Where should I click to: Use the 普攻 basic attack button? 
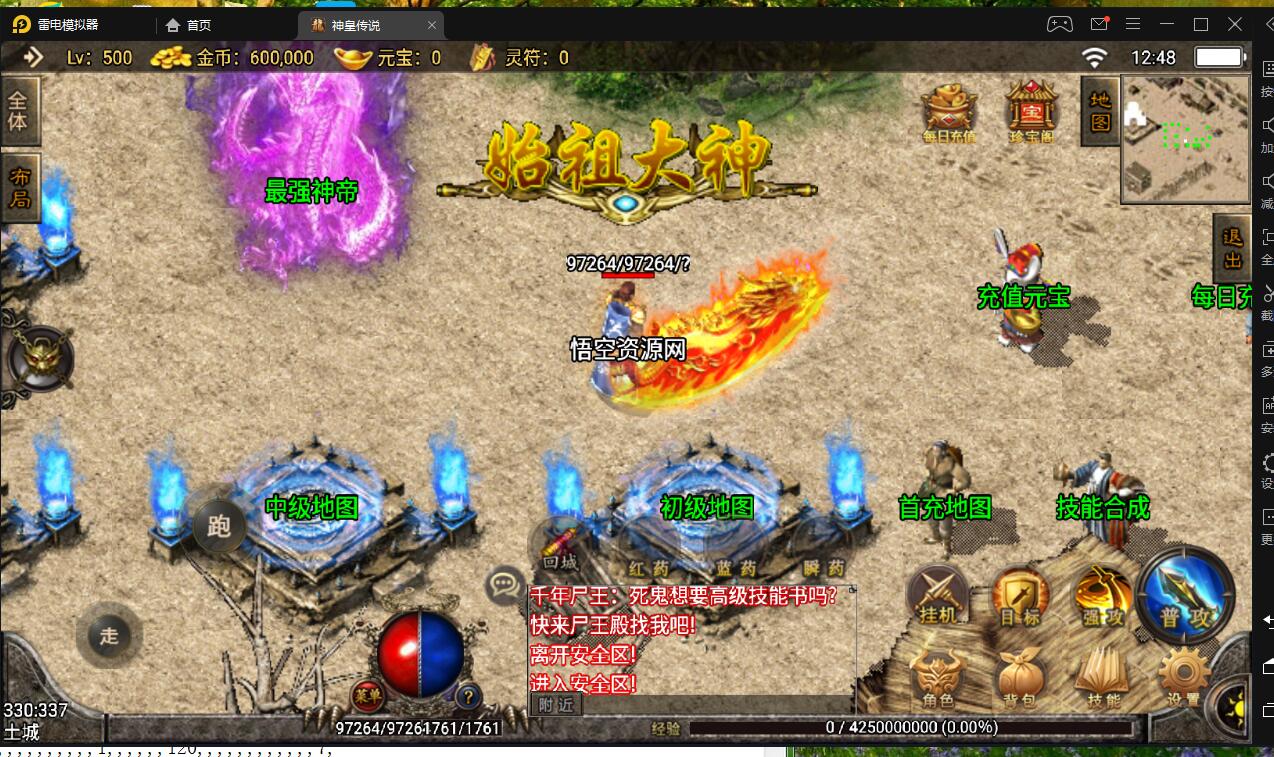pos(1186,596)
